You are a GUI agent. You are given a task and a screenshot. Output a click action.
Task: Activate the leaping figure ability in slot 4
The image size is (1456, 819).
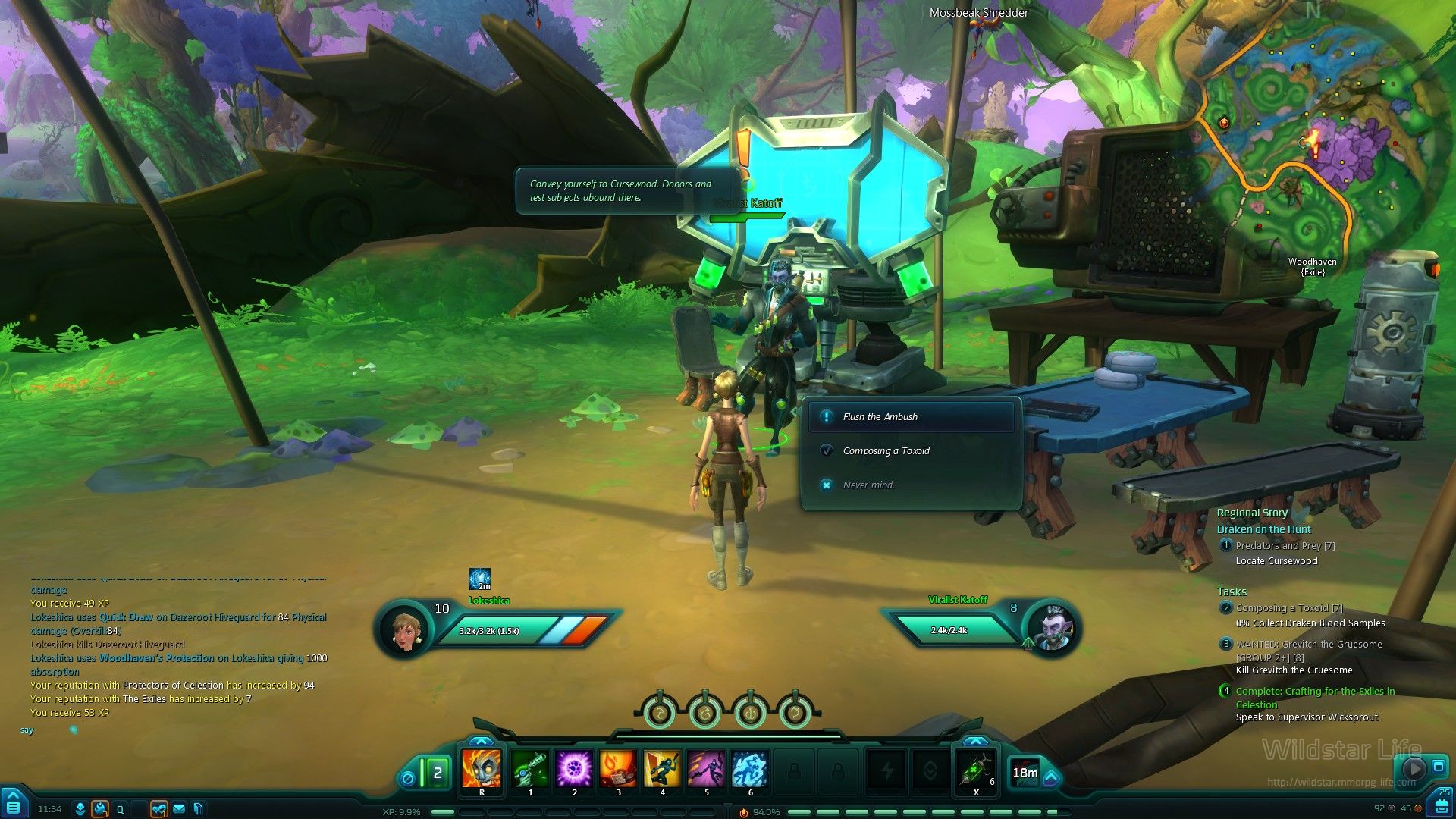pyautogui.click(x=662, y=767)
